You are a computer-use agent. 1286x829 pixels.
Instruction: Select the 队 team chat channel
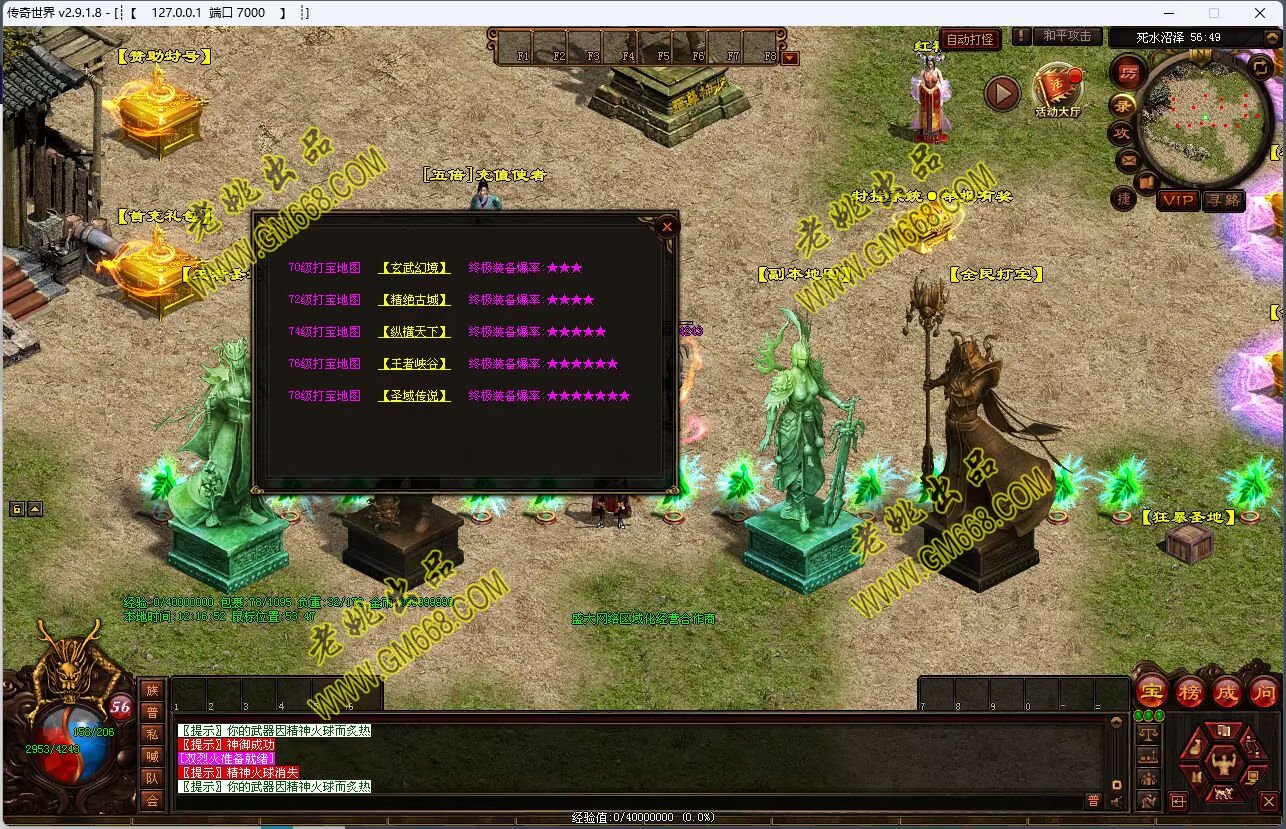click(152, 778)
